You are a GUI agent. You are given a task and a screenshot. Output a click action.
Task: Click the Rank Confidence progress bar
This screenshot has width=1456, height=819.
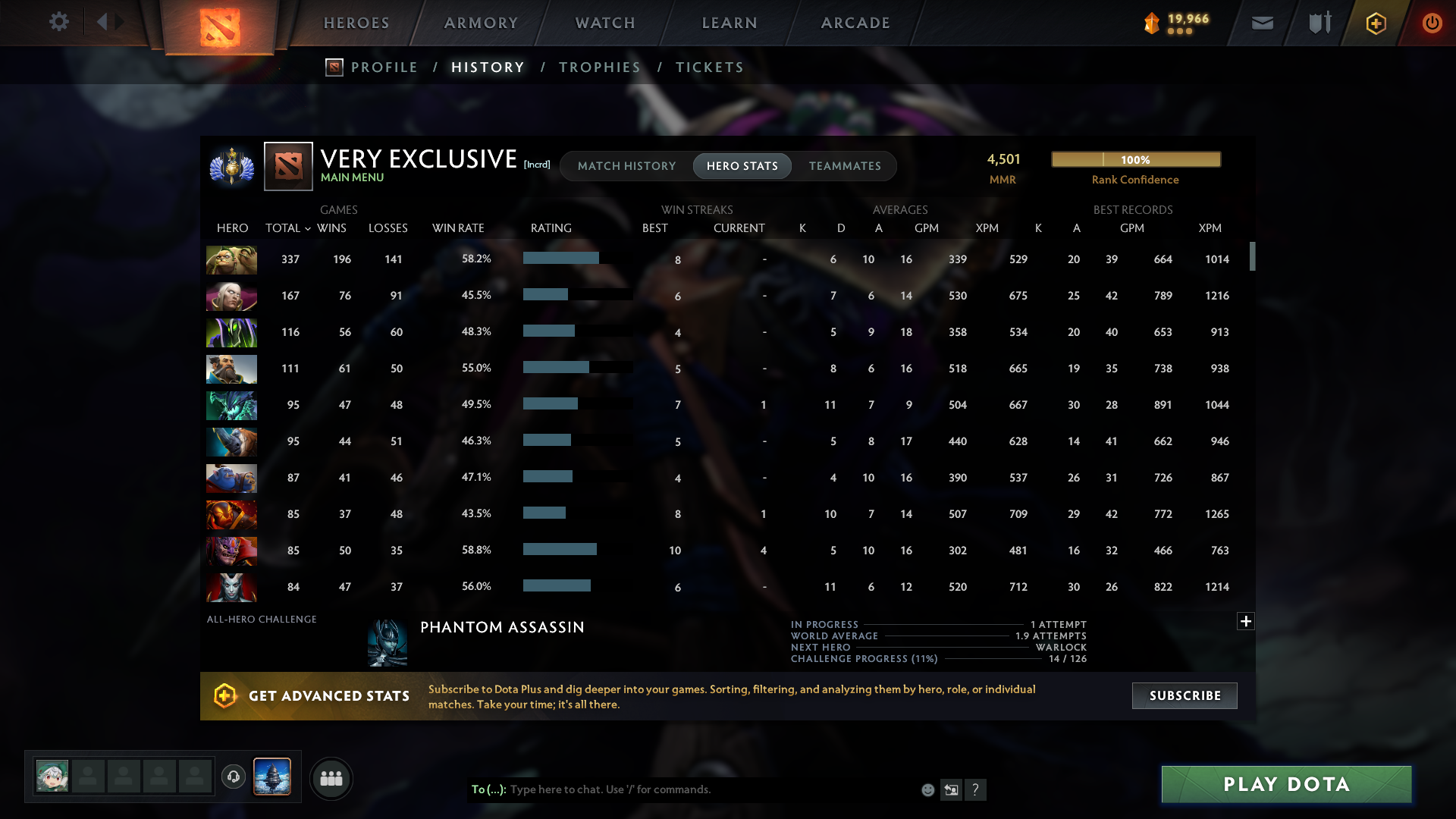pyautogui.click(x=1135, y=159)
